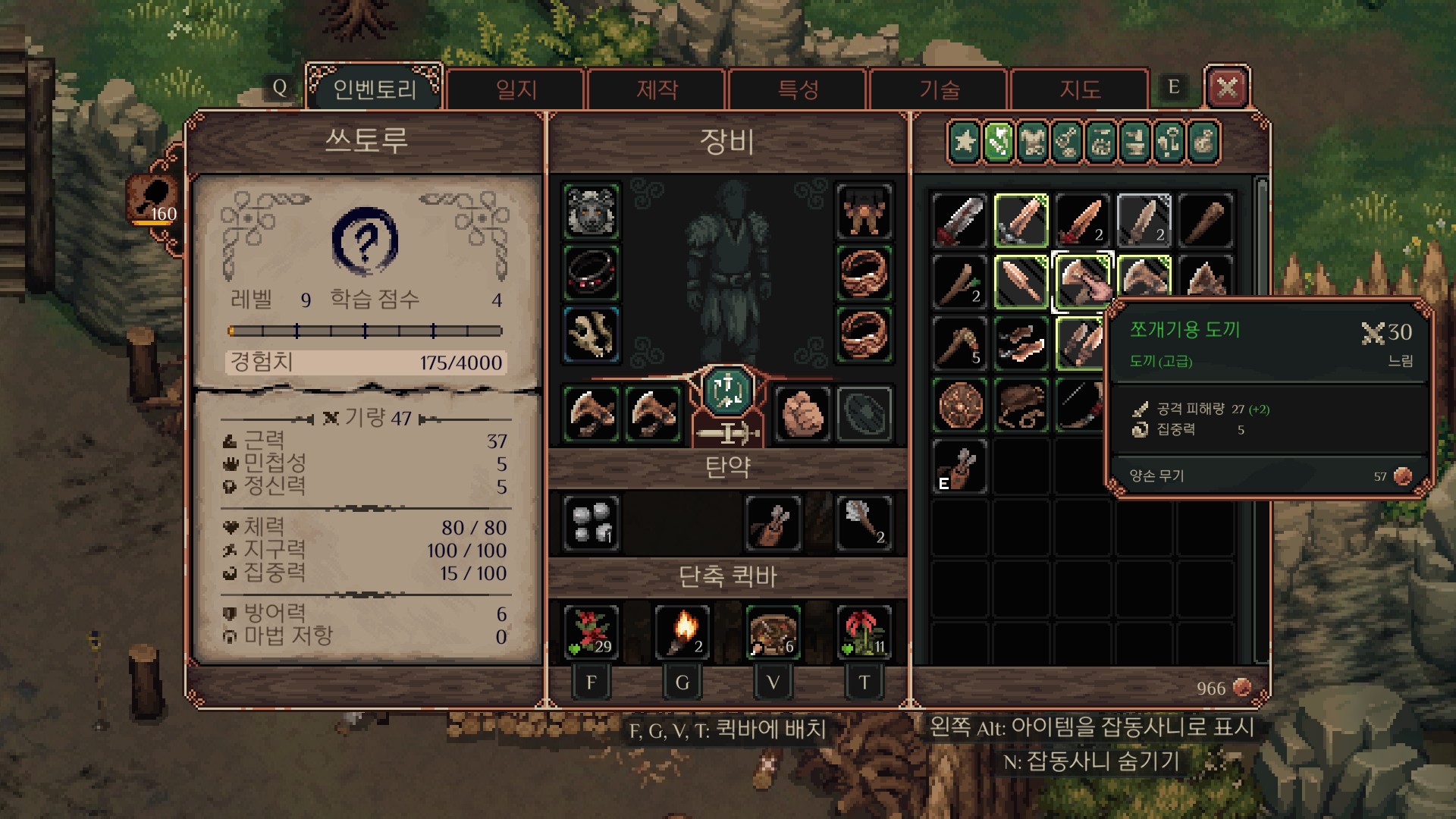
Task: Select the star favorites inventory filter
Action: point(965,142)
